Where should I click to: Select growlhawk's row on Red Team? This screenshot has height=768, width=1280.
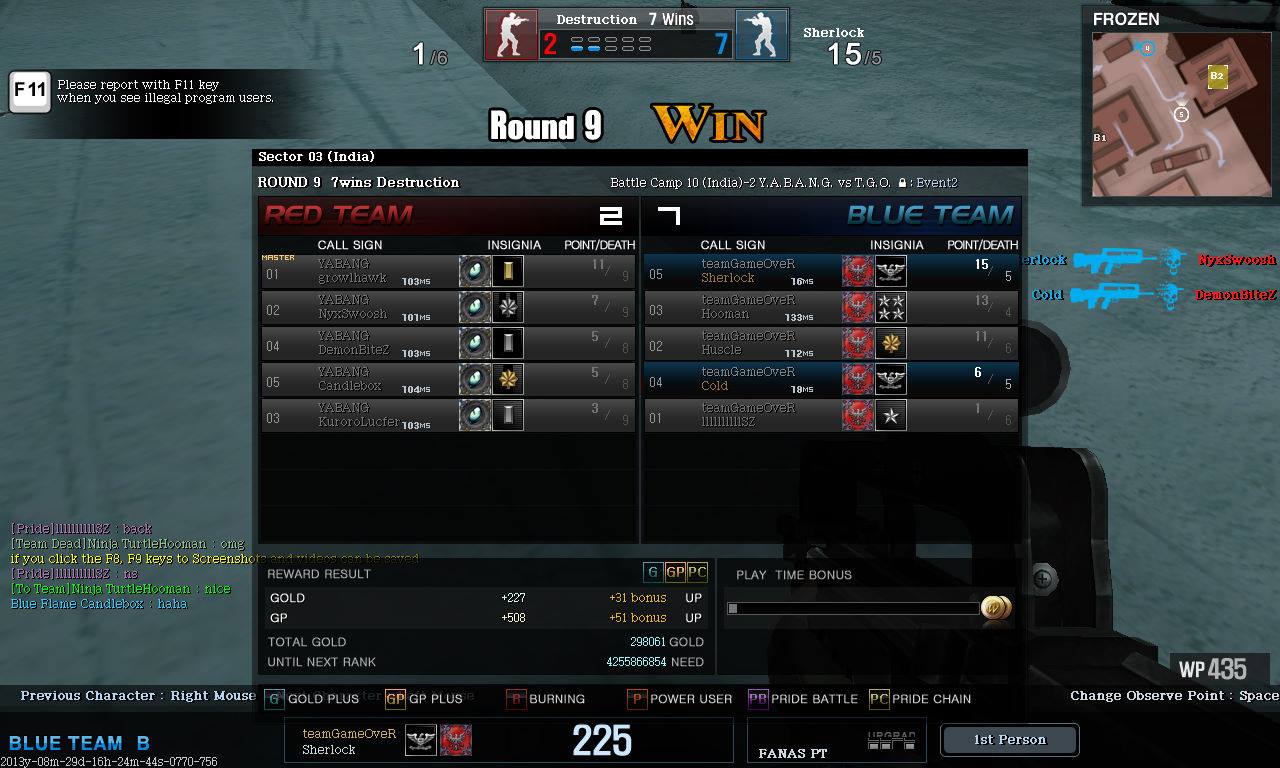pyautogui.click(x=448, y=271)
